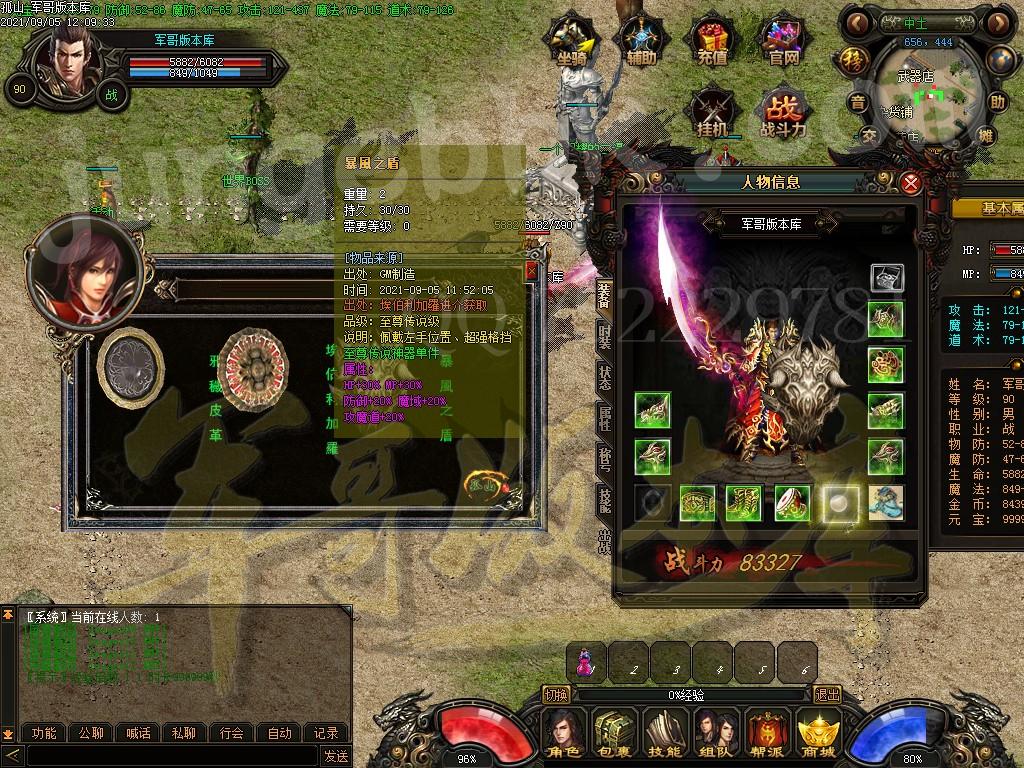The width and height of the screenshot is (1024, 768).
Task: Open the 坐骑 mount menu
Action: pyautogui.click(x=571, y=43)
